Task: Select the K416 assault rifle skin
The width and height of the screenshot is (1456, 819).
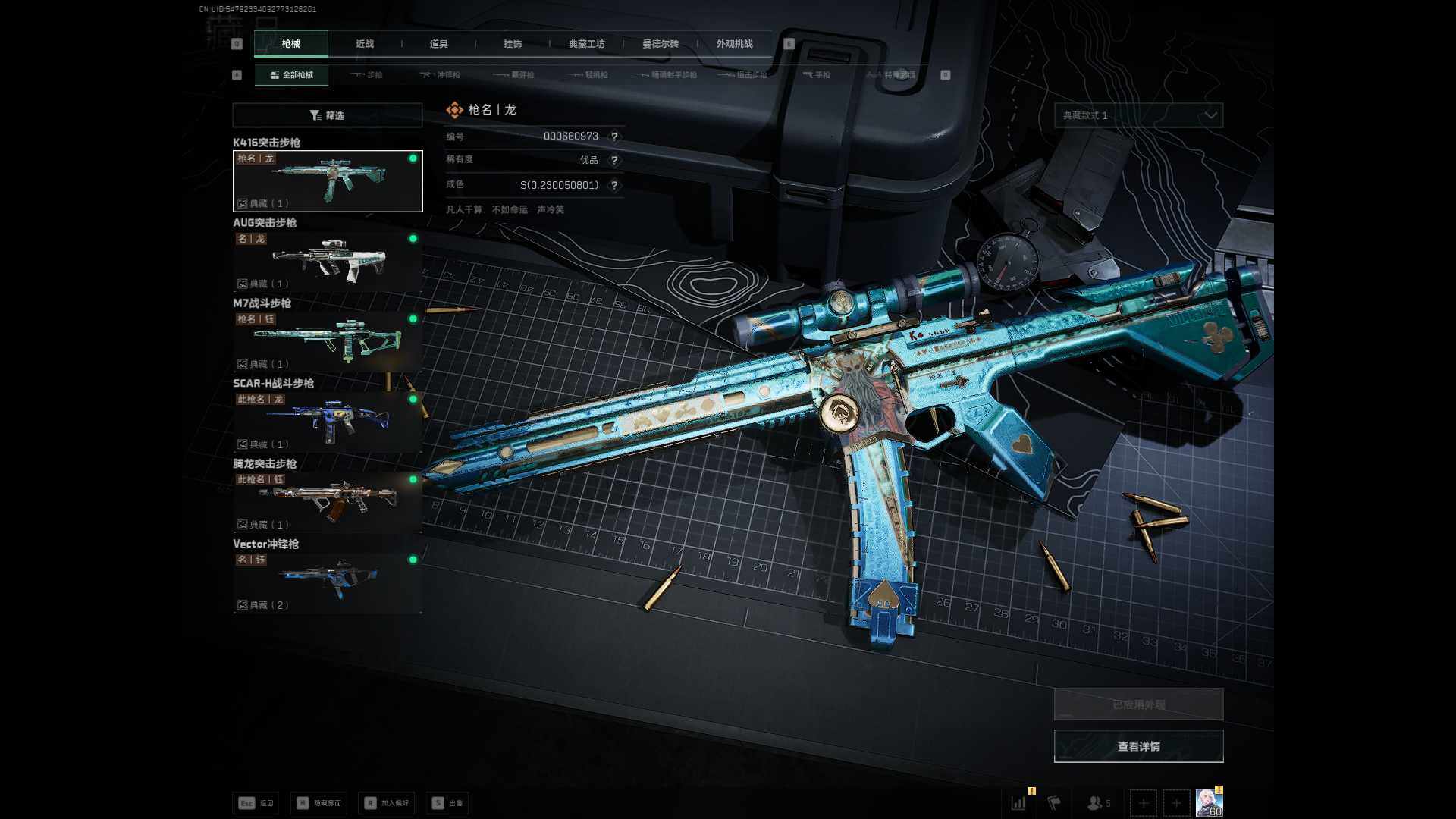Action: pyautogui.click(x=328, y=181)
